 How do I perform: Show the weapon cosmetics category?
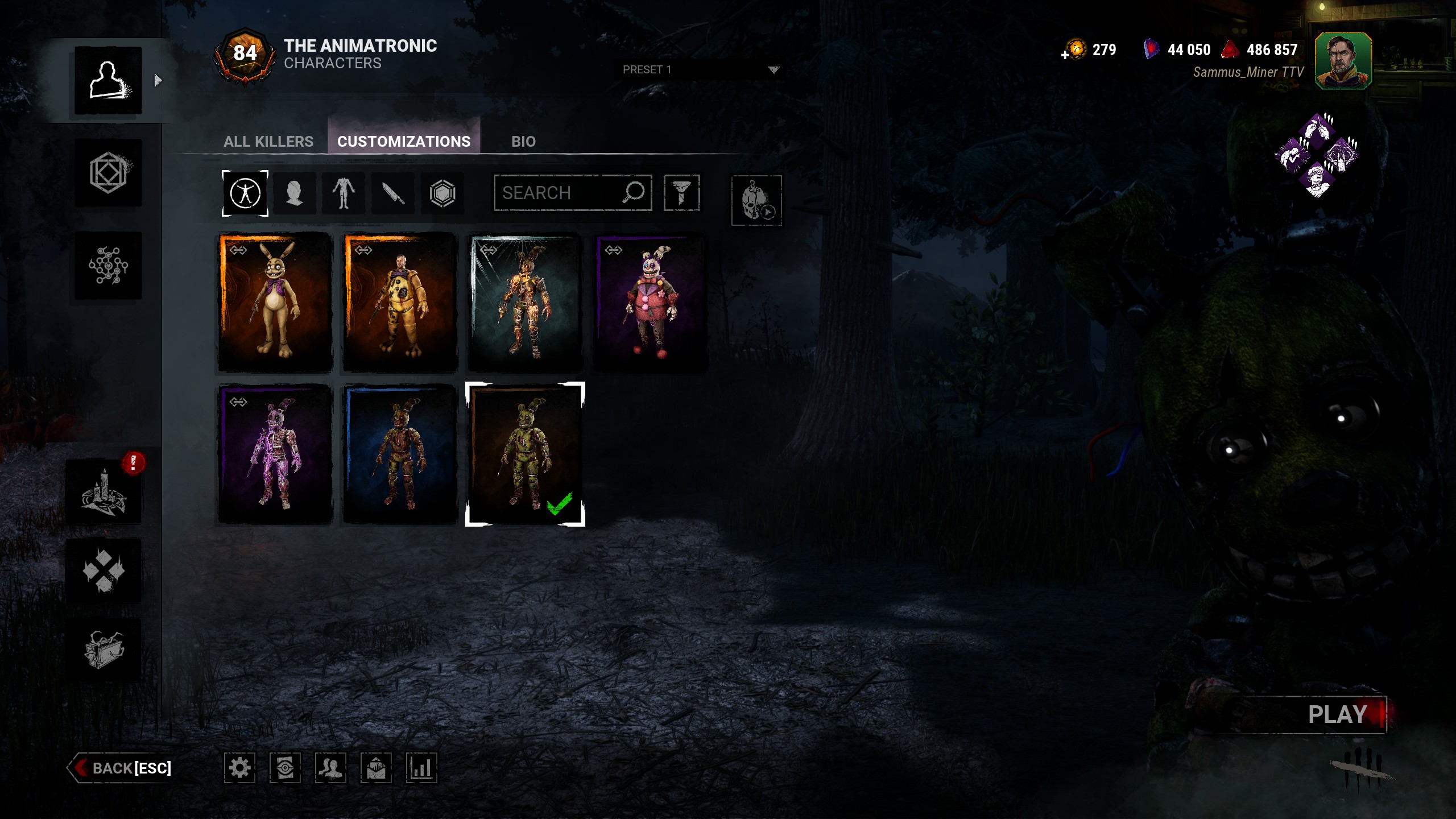tap(393, 193)
